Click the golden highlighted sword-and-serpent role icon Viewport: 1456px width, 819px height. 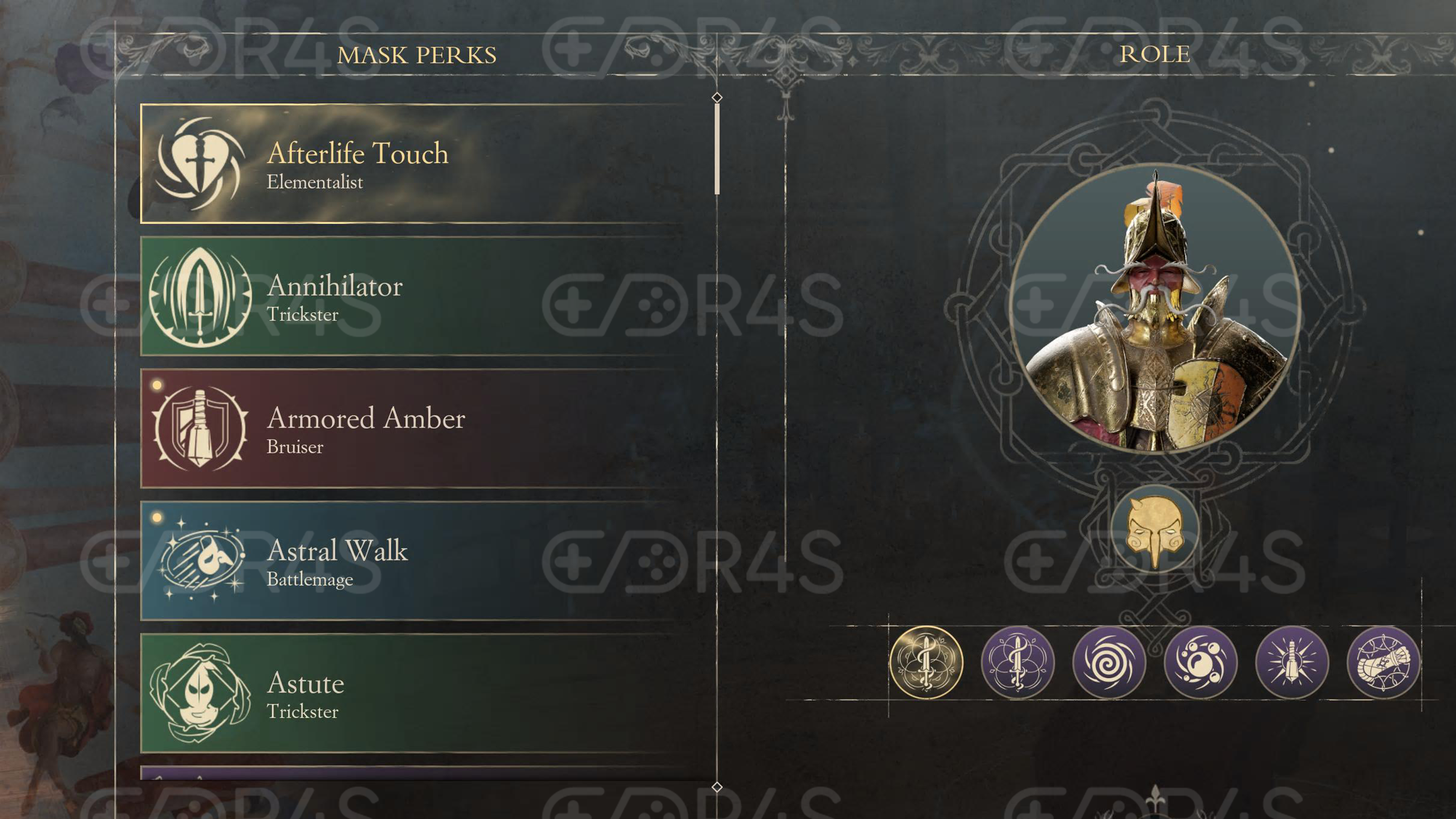point(926,662)
